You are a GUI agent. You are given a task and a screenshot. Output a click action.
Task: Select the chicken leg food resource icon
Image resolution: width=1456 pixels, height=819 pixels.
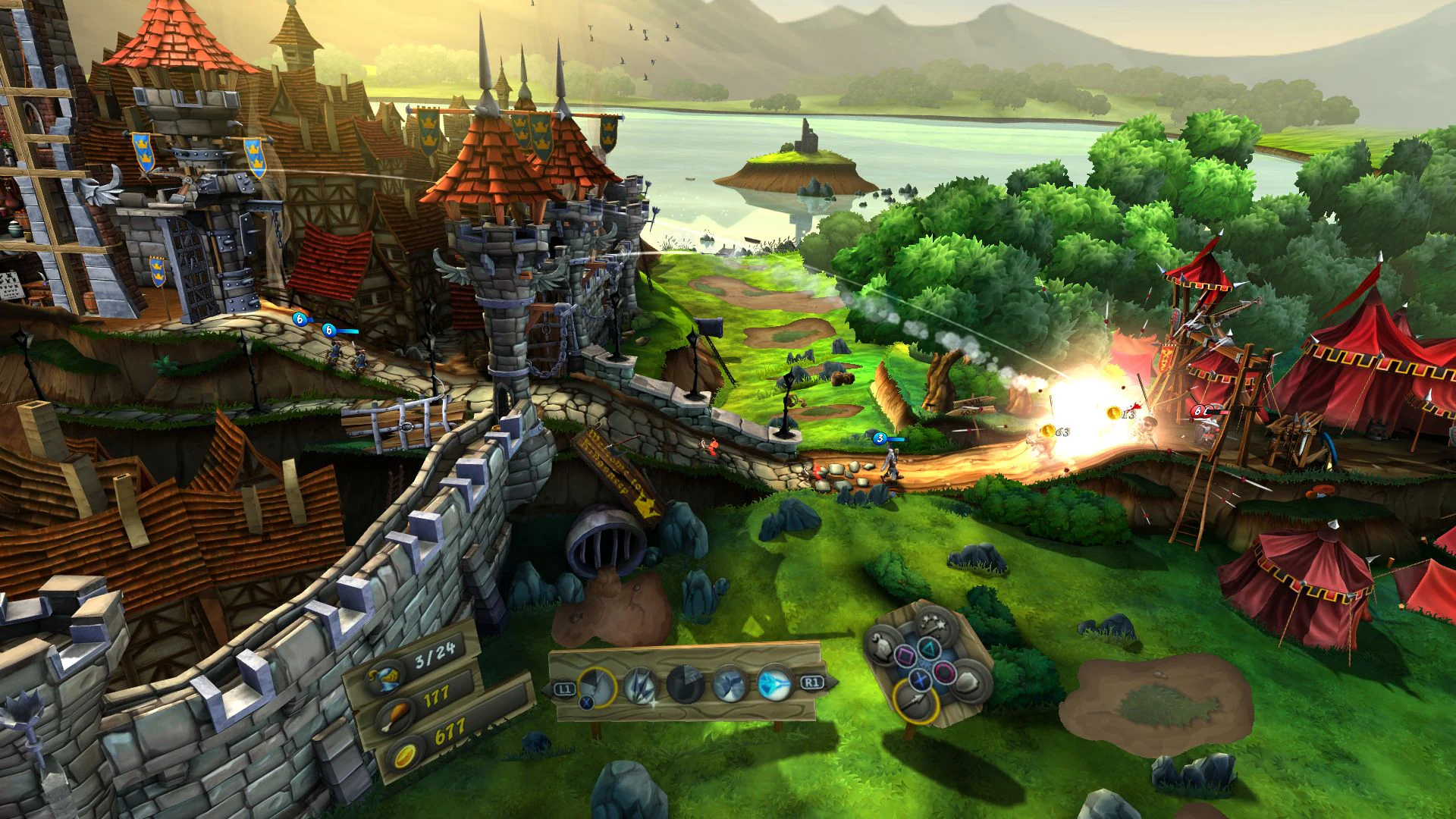coord(396,717)
